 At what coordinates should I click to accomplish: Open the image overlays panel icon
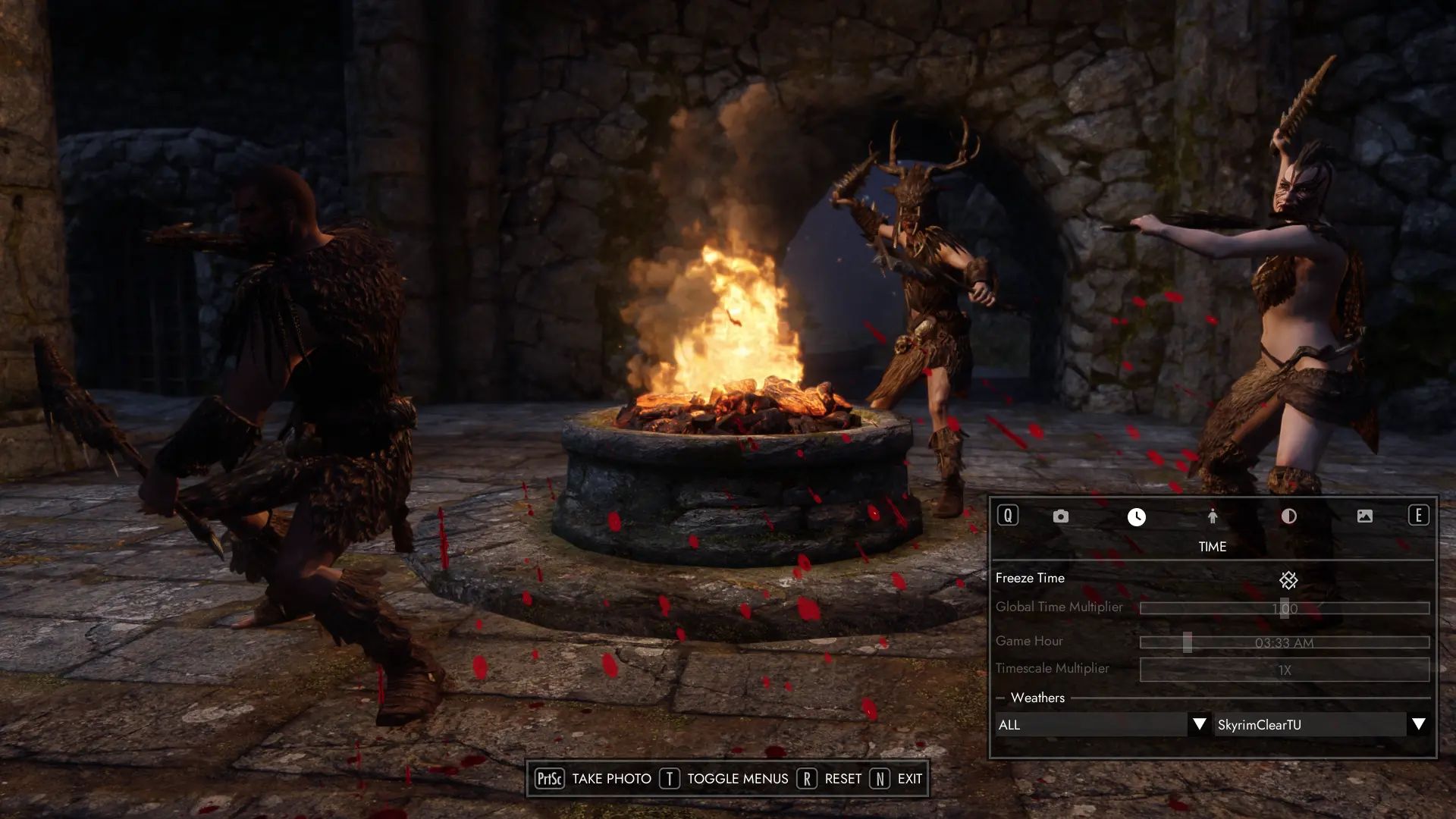(1366, 516)
